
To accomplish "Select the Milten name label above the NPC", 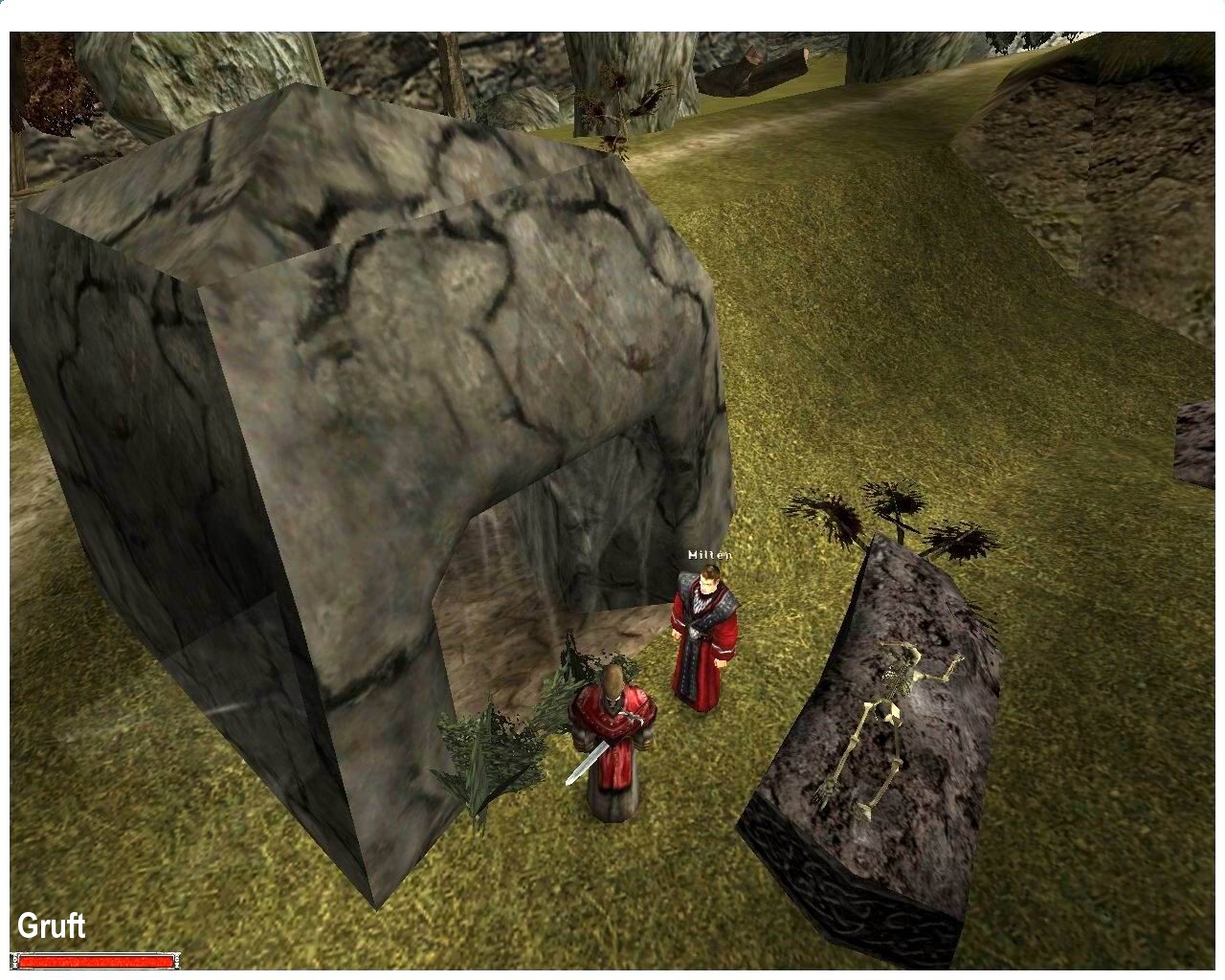I will click(x=708, y=553).
